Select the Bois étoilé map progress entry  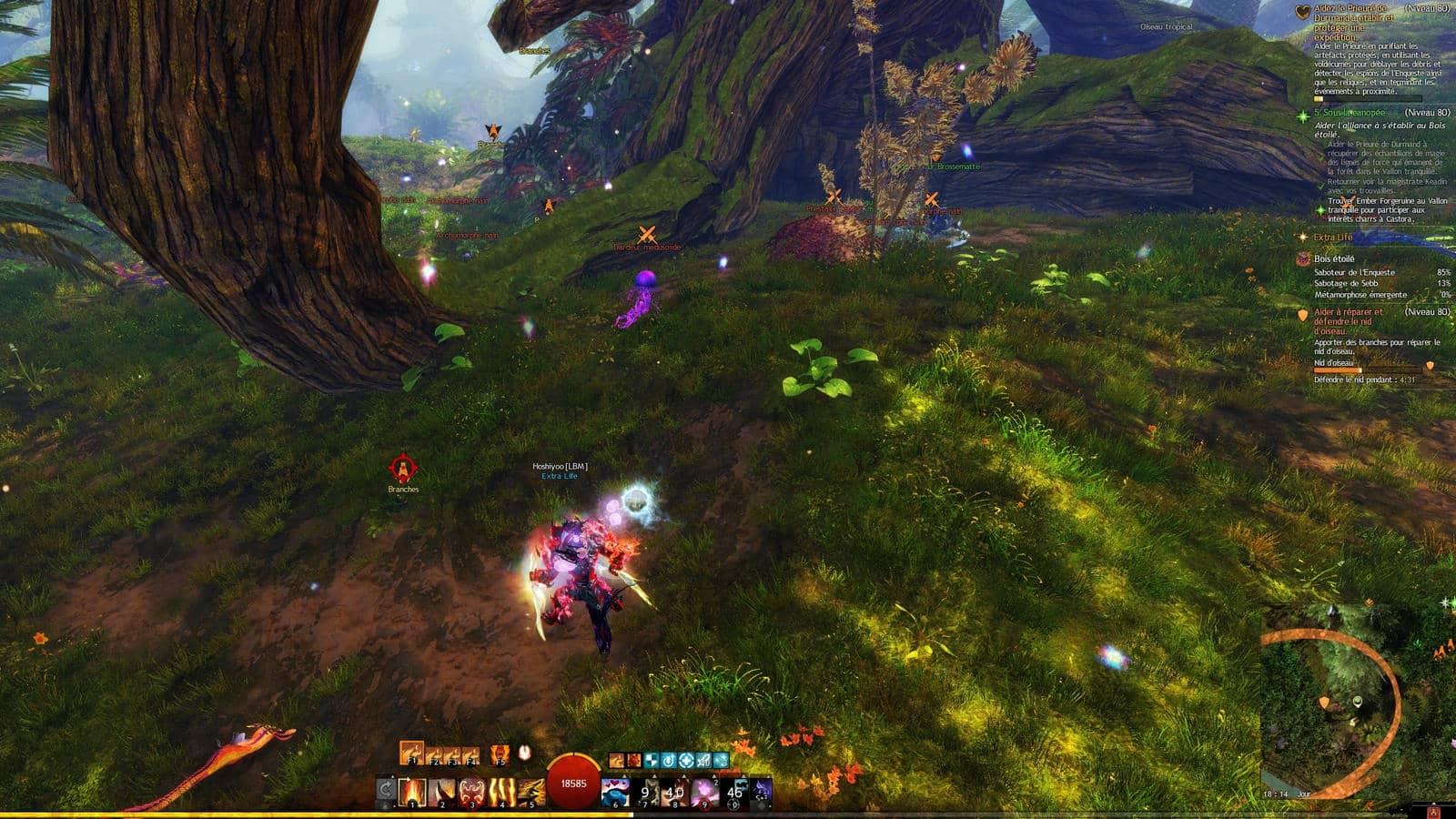[x=1334, y=259]
